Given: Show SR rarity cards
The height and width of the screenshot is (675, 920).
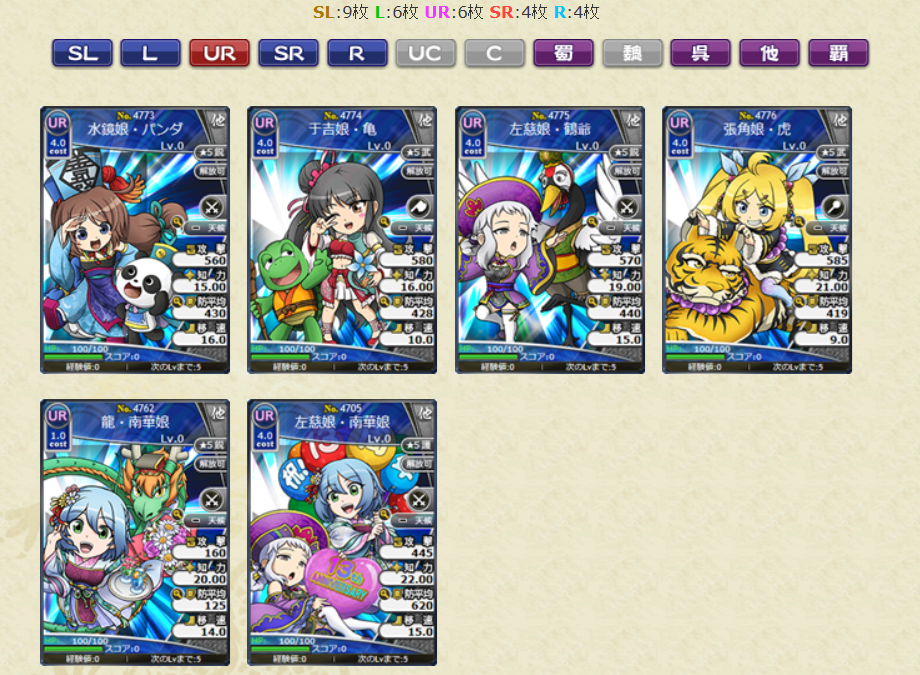Looking at the screenshot, I should coord(288,54).
